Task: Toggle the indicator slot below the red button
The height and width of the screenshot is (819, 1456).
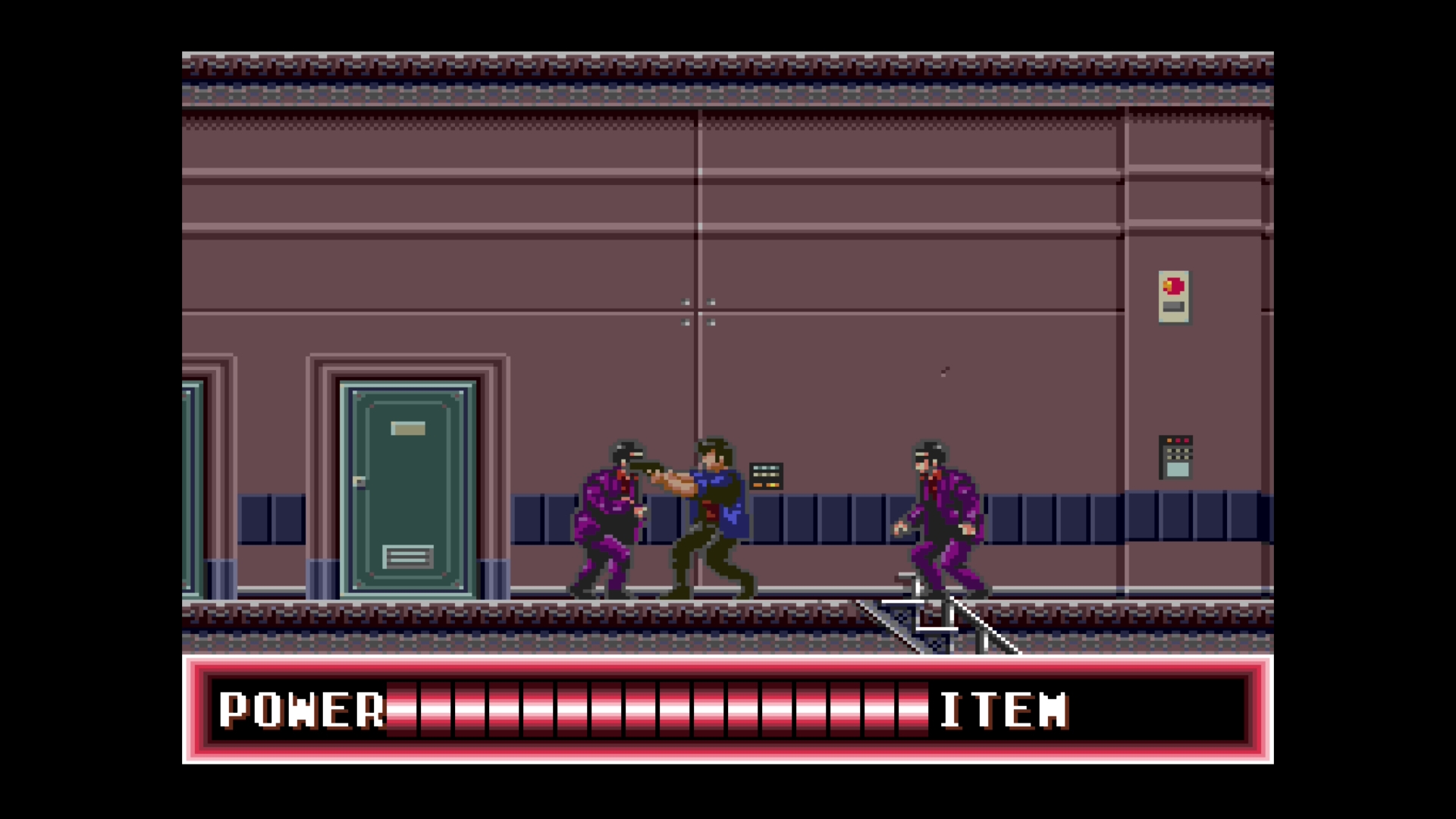Action: [x=1172, y=307]
